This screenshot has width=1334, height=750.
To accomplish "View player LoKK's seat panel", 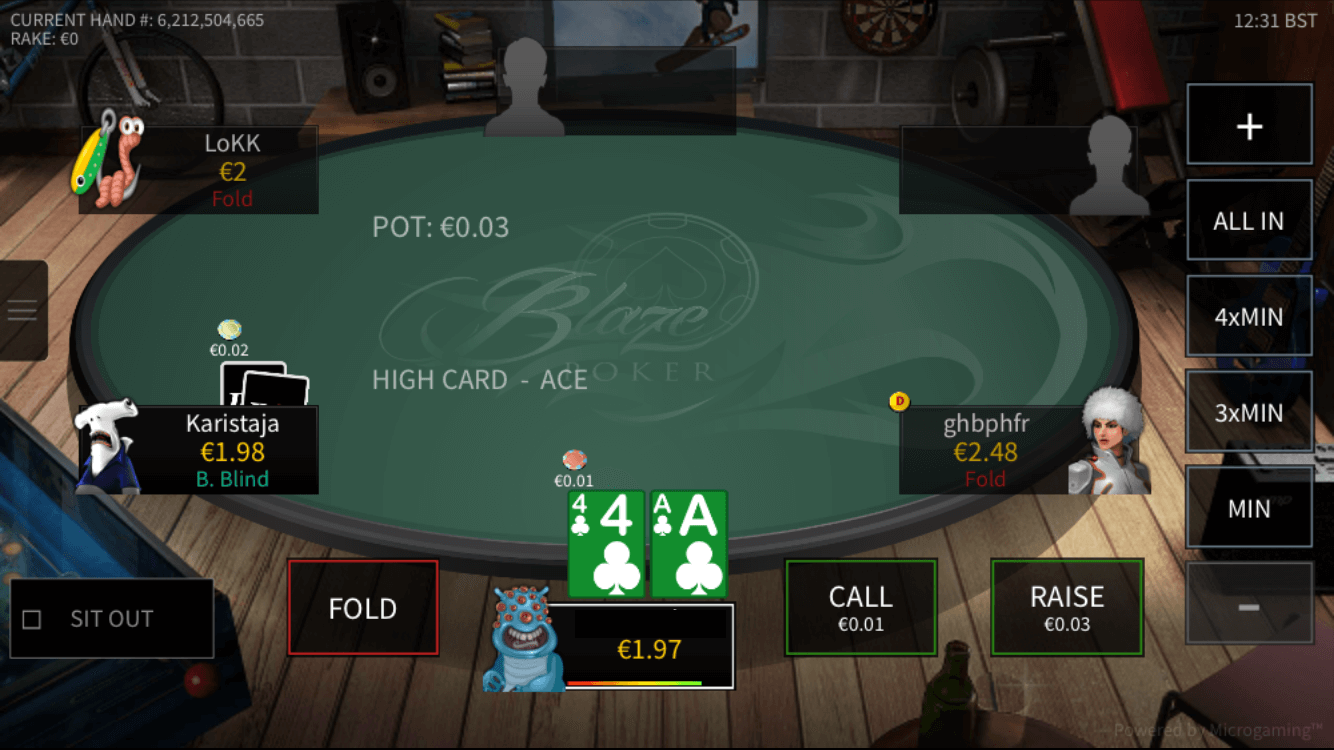I will (199, 170).
